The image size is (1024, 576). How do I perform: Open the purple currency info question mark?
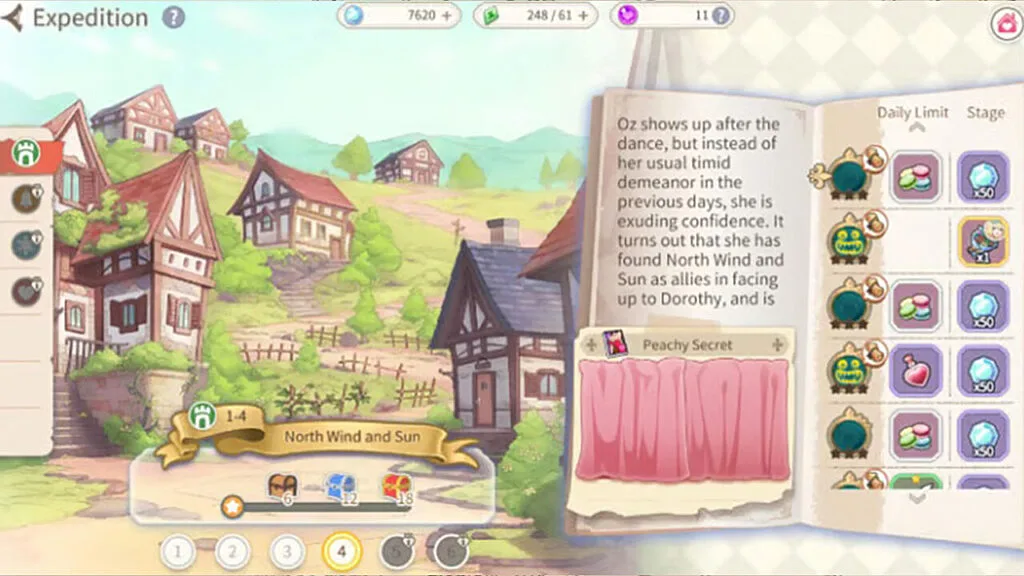[720, 16]
